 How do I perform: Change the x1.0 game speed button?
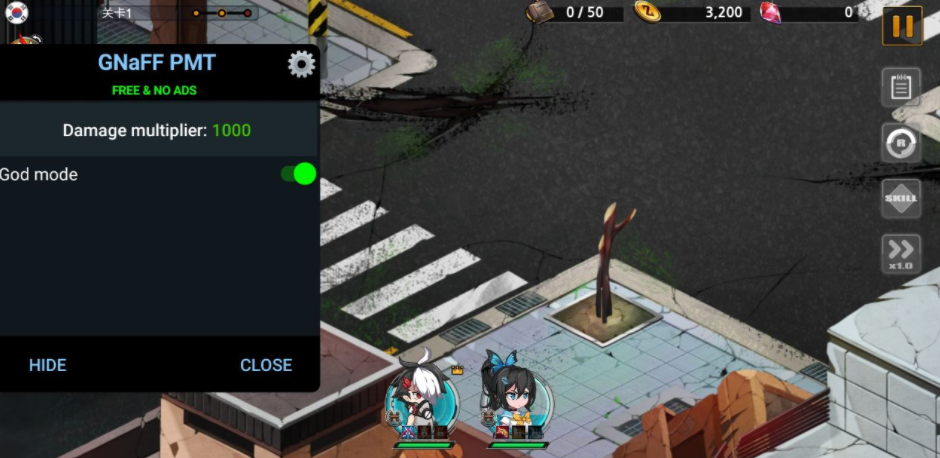click(901, 254)
